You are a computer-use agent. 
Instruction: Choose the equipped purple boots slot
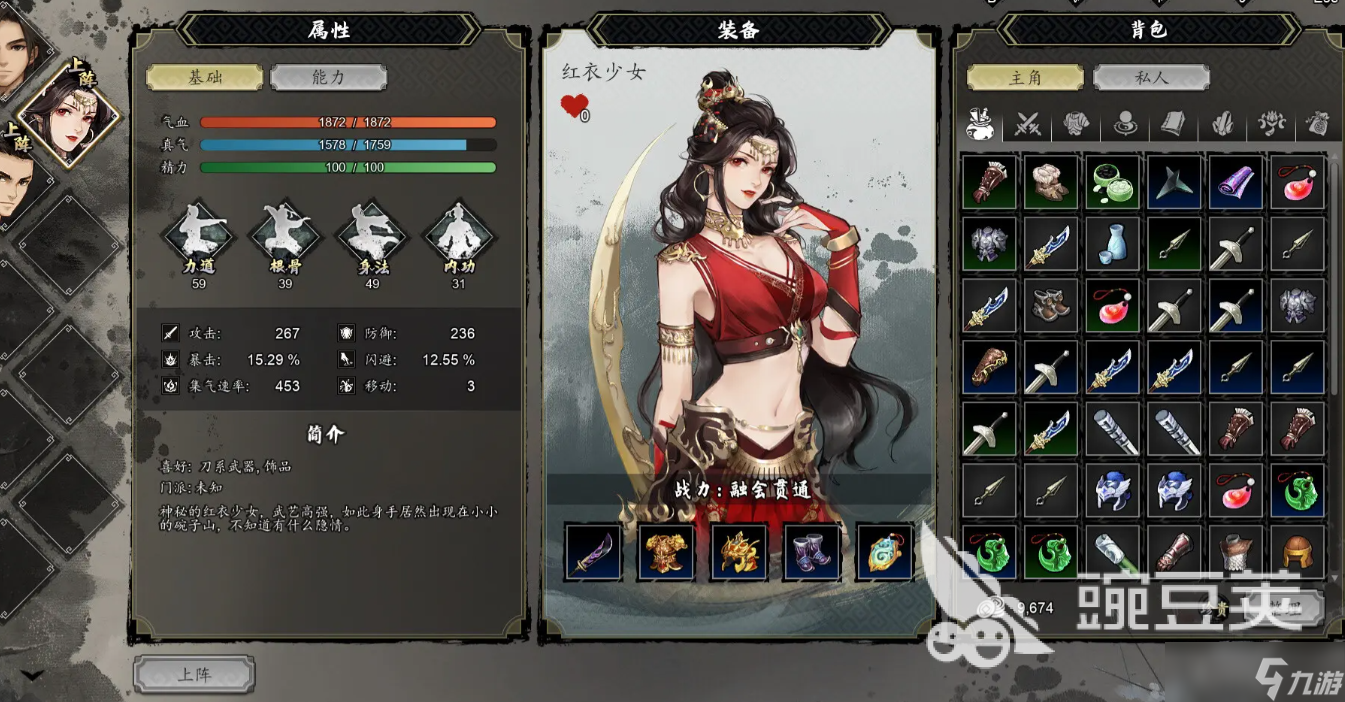812,552
